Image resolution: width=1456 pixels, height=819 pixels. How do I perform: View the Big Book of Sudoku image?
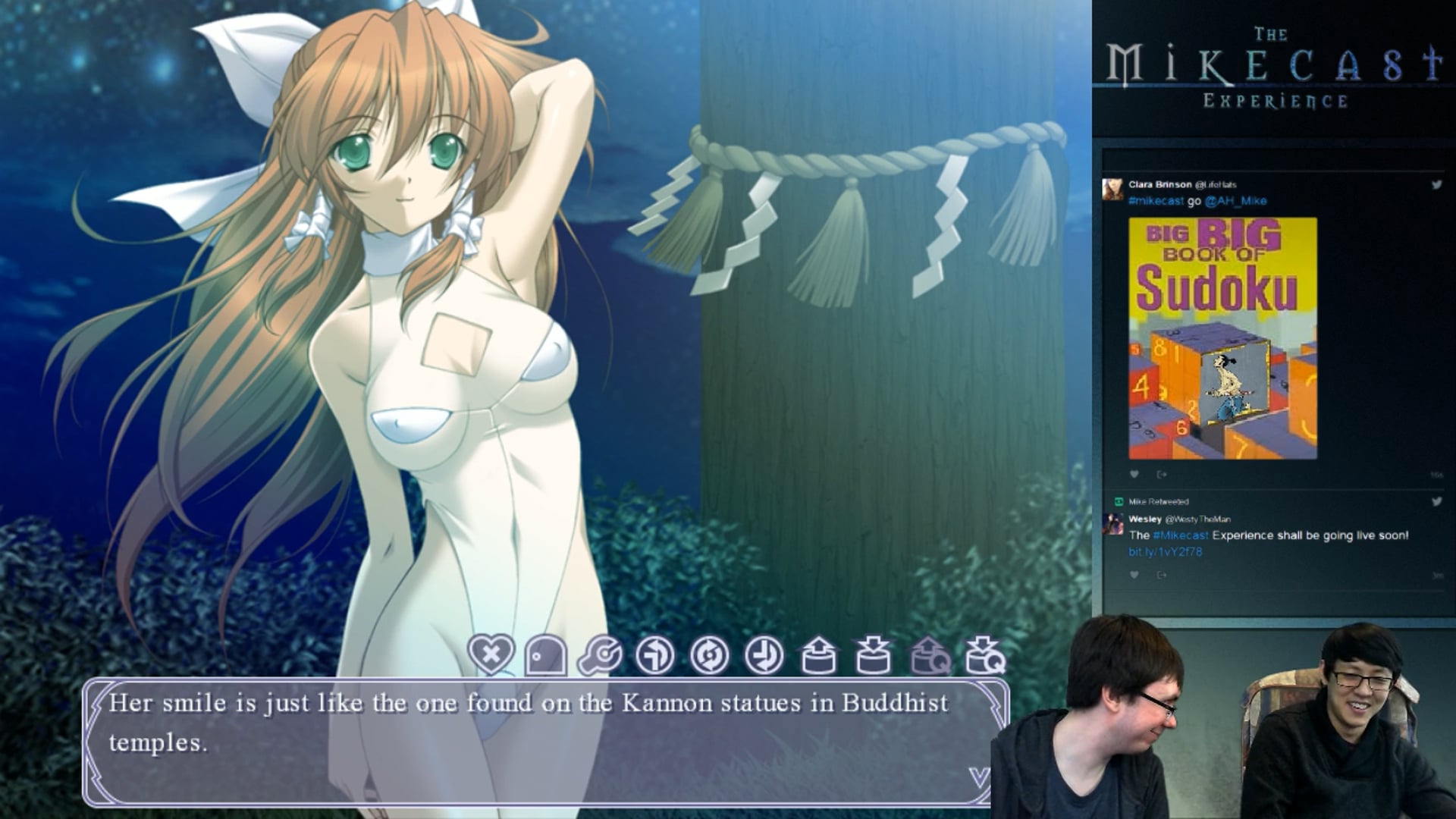(x=1222, y=338)
